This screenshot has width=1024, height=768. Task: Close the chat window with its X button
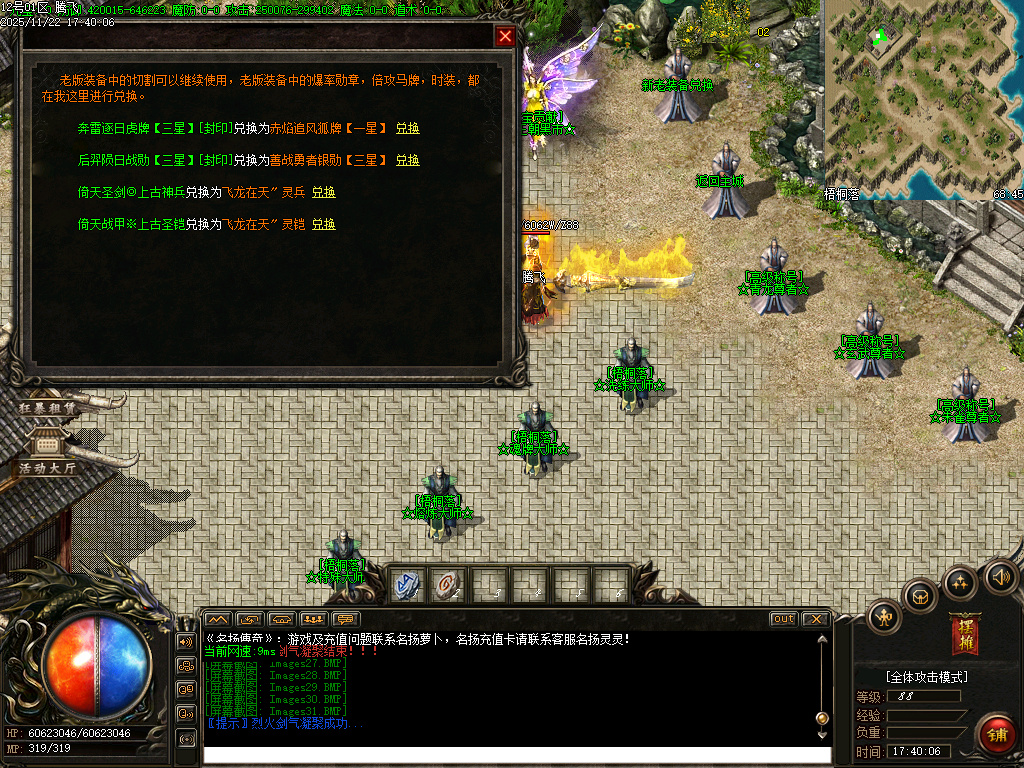coord(815,619)
